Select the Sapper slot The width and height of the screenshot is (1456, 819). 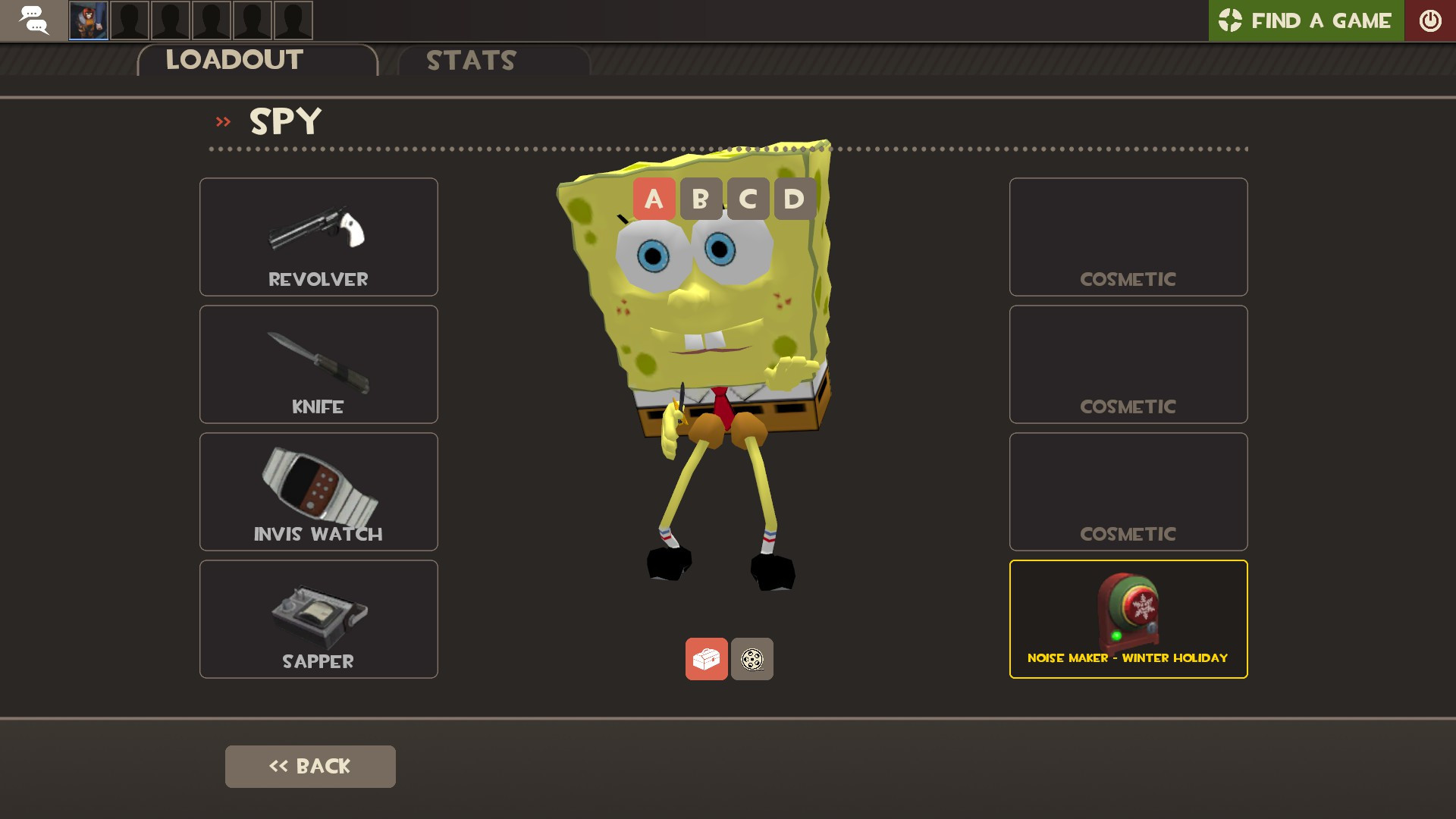click(318, 619)
